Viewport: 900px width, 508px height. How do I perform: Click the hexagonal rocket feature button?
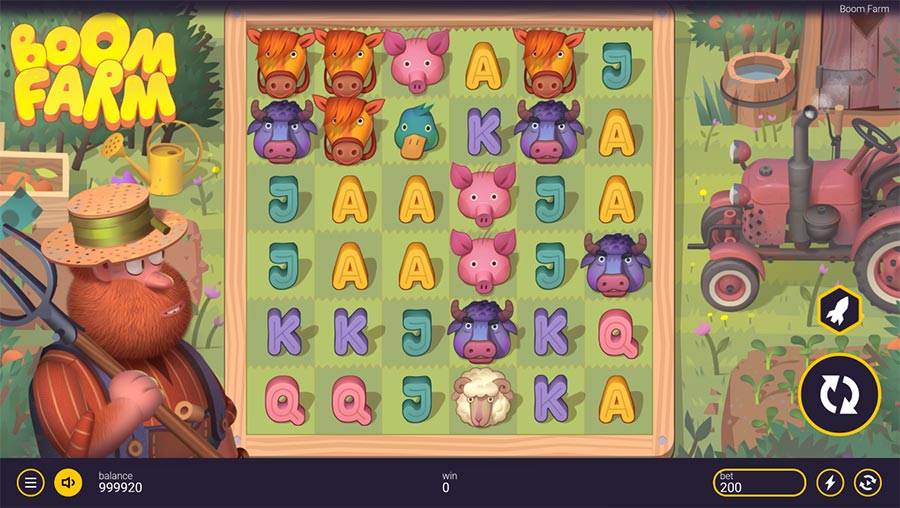click(x=837, y=309)
